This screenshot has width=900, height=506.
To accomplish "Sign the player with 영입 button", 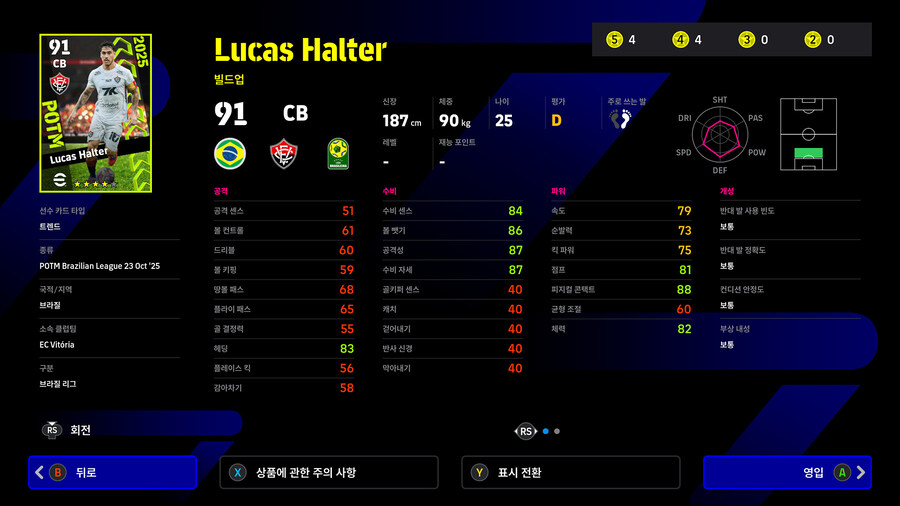I will (x=785, y=472).
